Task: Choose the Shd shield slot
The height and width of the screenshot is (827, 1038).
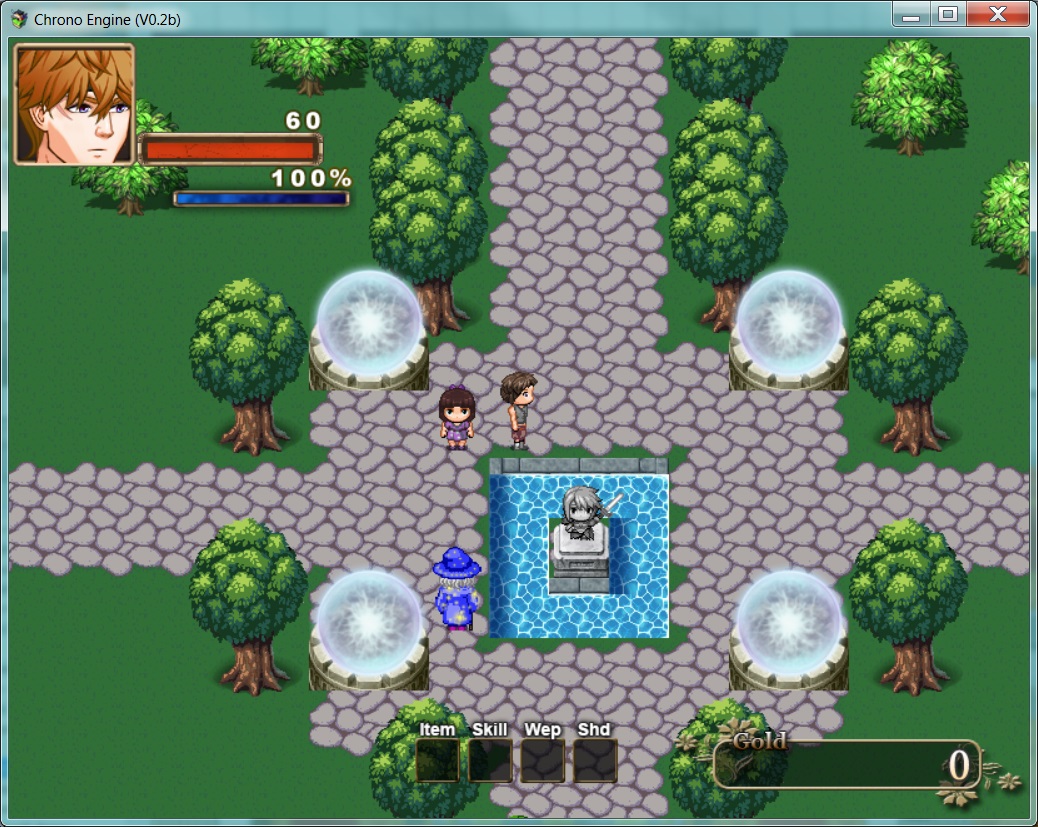Action: pyautogui.click(x=594, y=760)
